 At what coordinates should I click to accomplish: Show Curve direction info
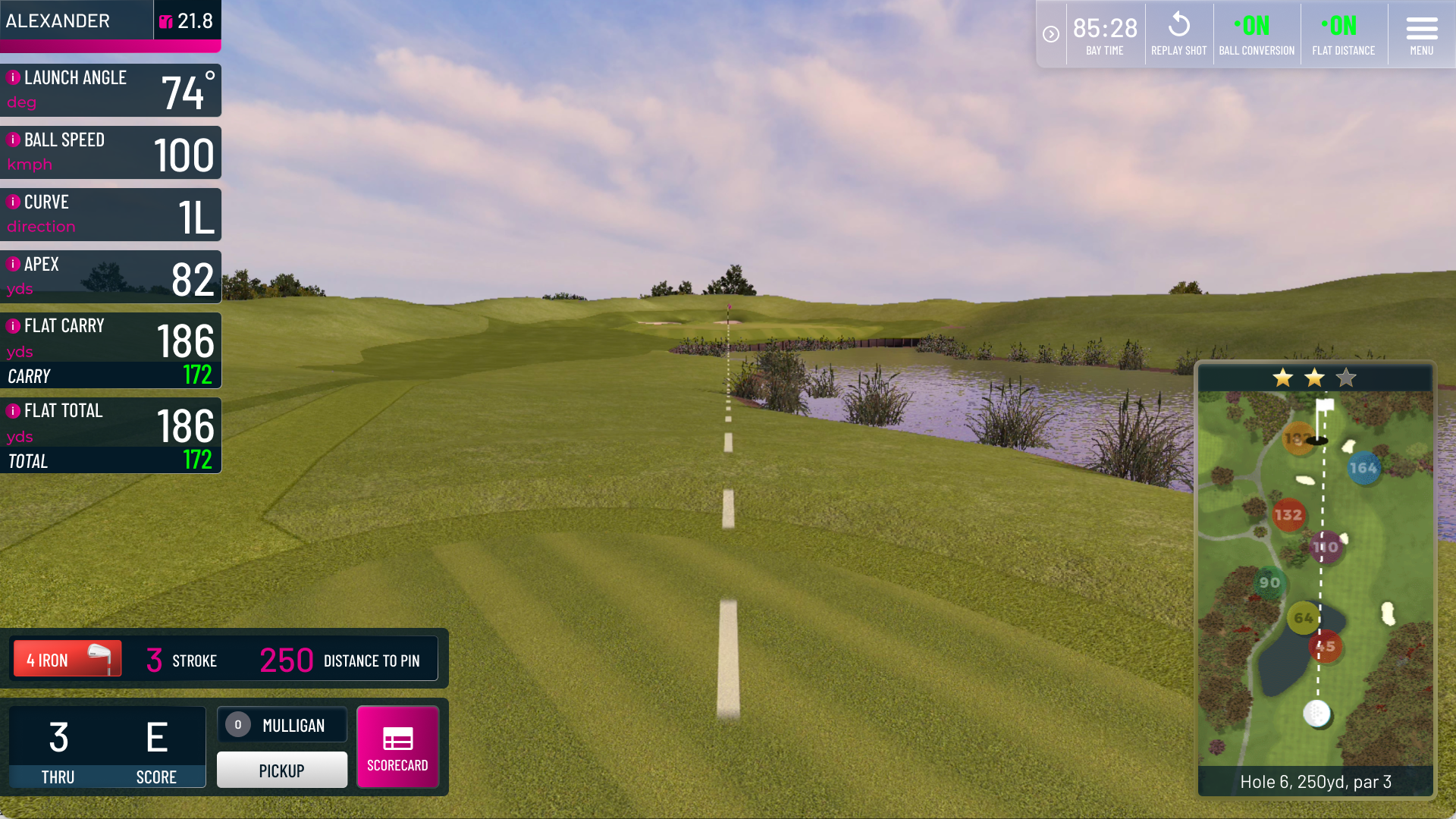[x=13, y=202]
